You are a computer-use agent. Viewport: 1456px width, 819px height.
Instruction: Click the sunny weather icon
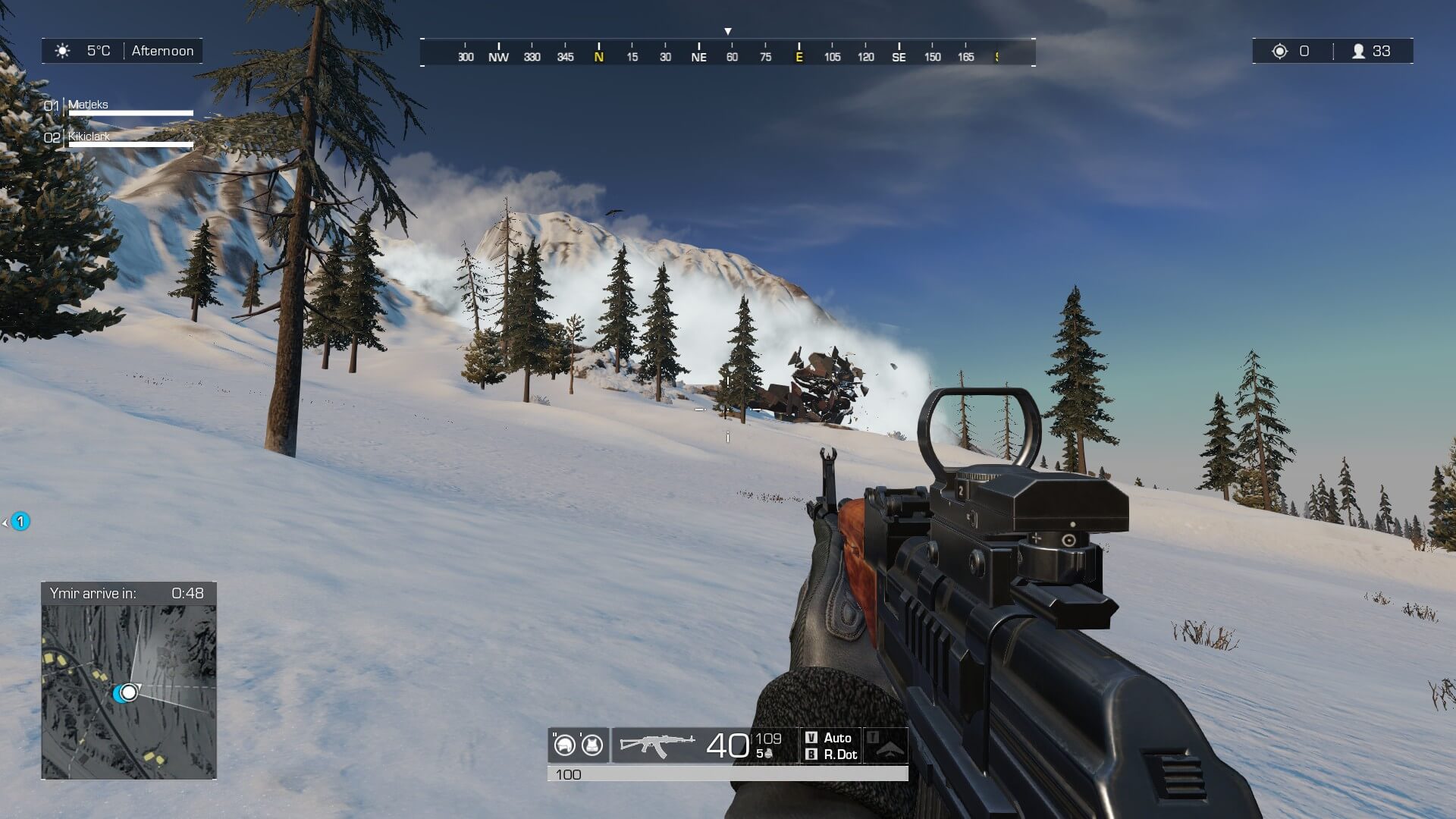63,51
